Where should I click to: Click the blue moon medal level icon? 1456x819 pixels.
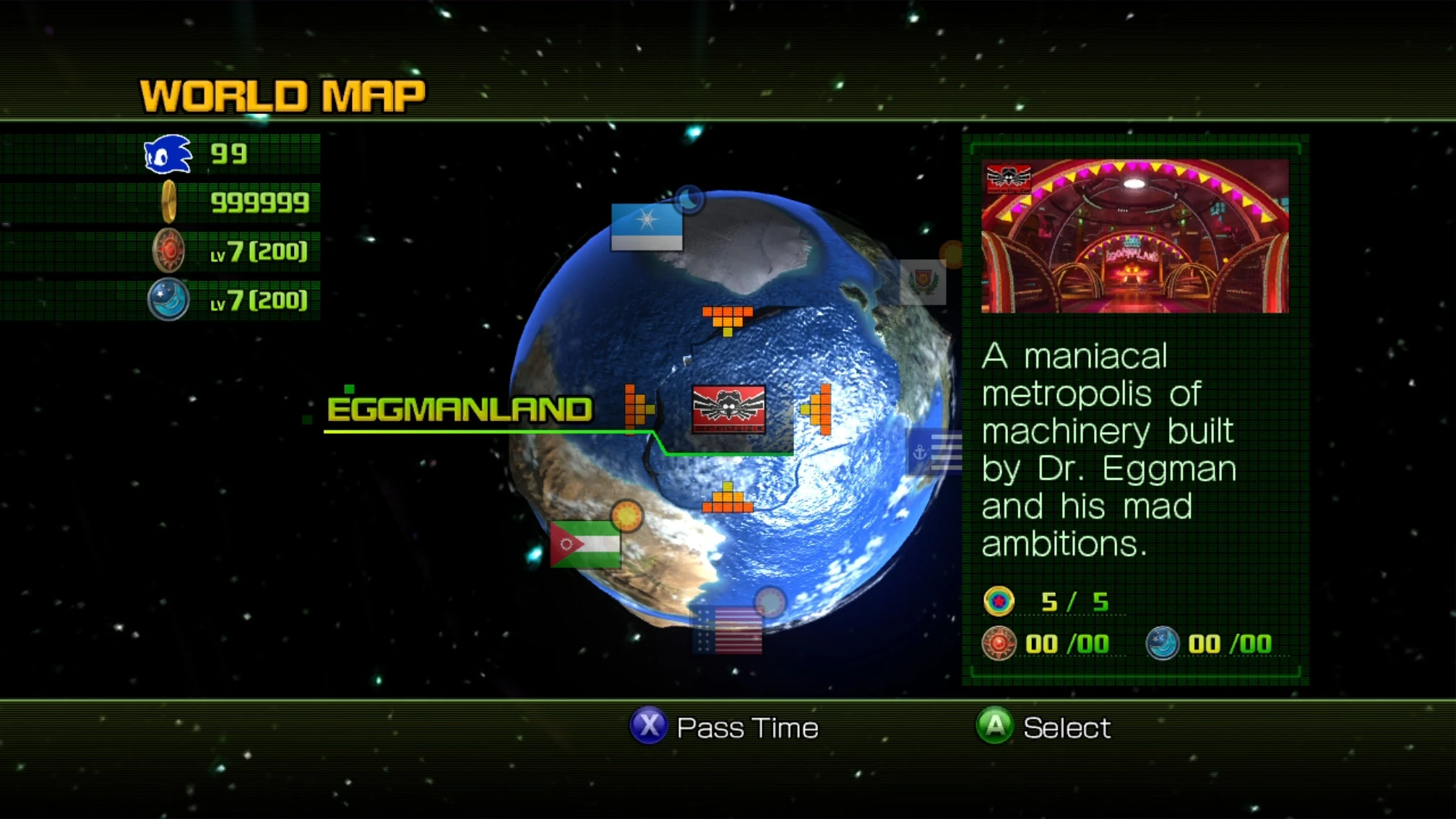click(168, 298)
